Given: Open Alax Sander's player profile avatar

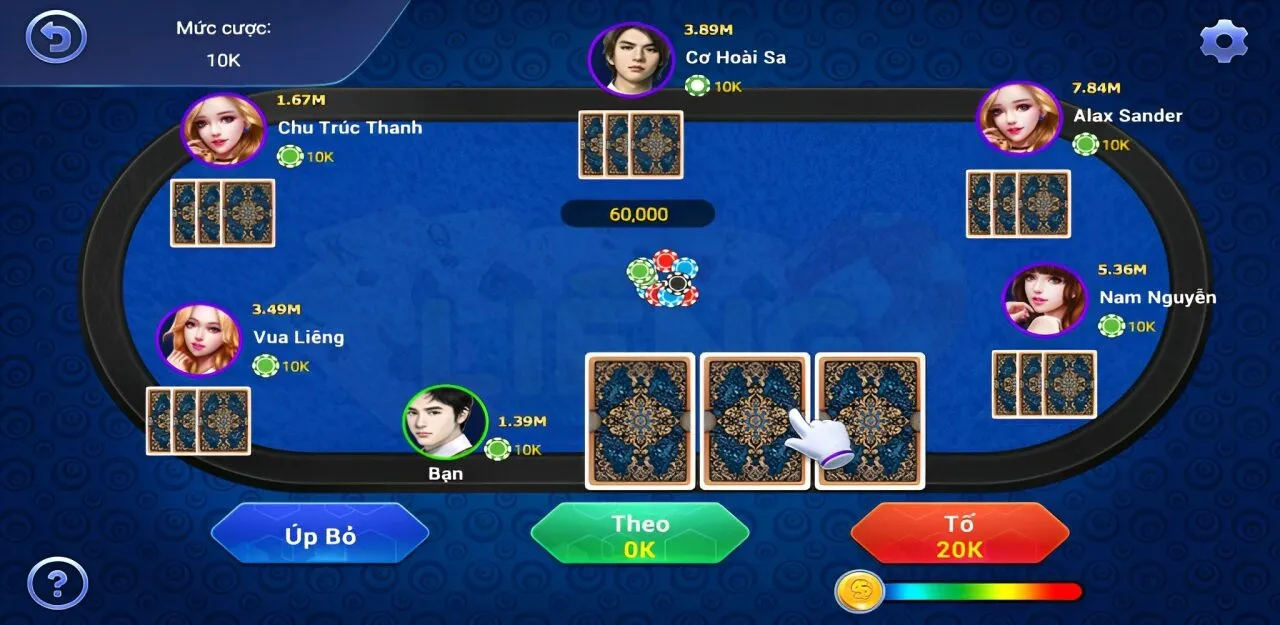Looking at the screenshot, I should (1019, 119).
